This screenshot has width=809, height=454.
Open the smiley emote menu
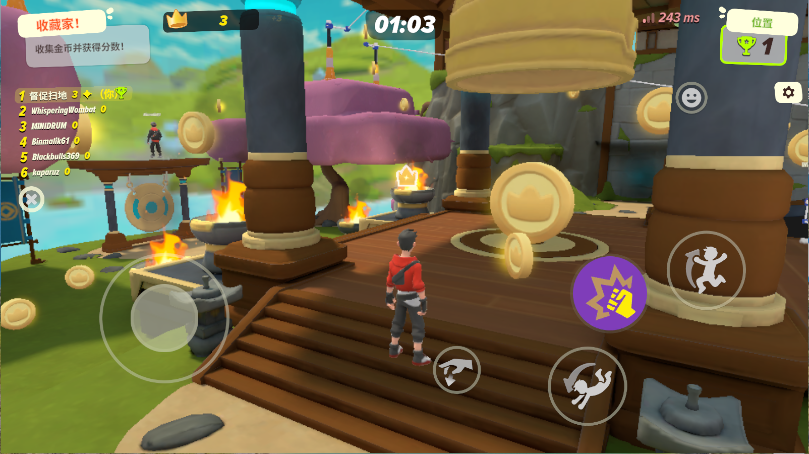pos(691,97)
